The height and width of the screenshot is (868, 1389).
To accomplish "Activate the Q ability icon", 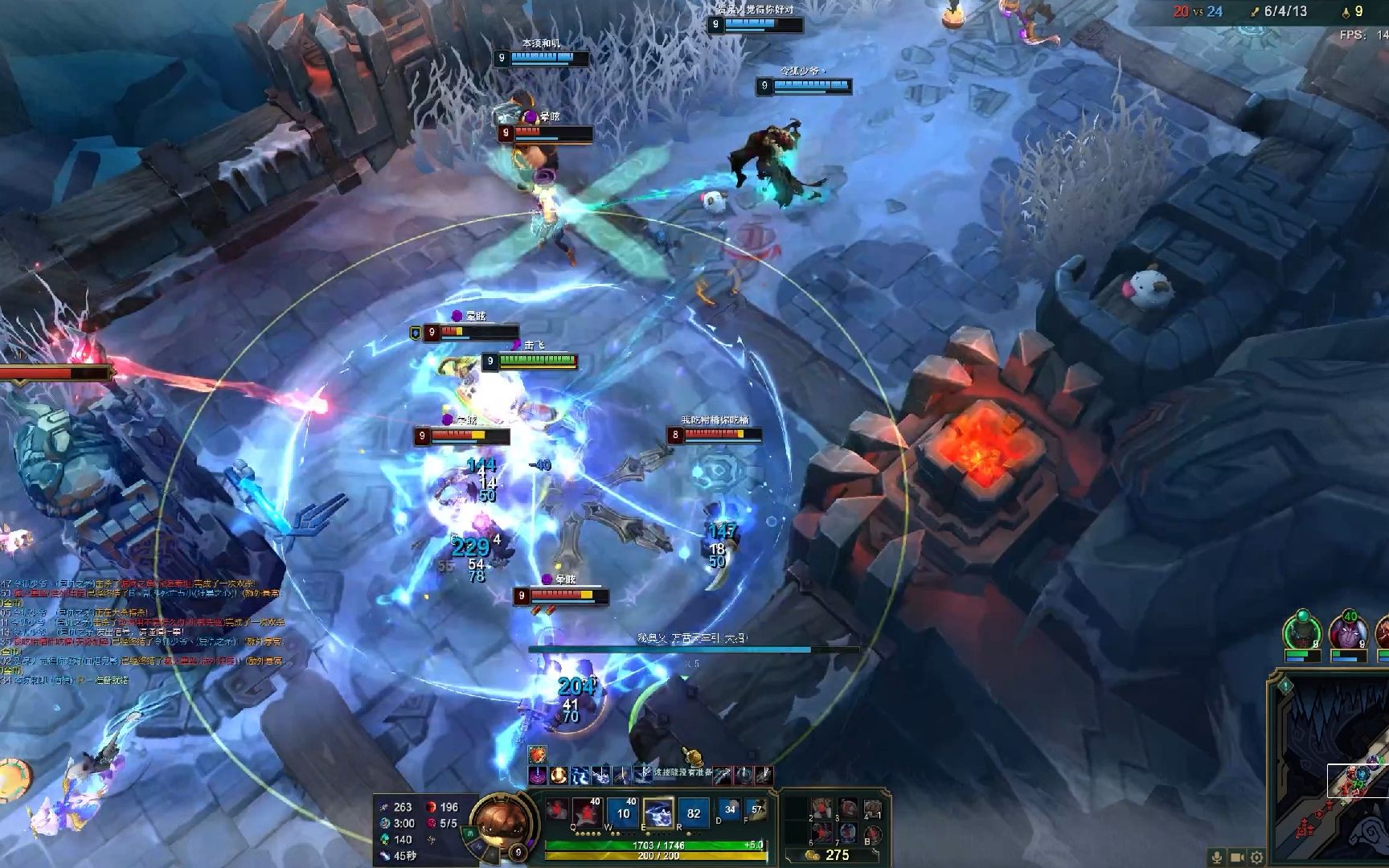I will pos(588,813).
